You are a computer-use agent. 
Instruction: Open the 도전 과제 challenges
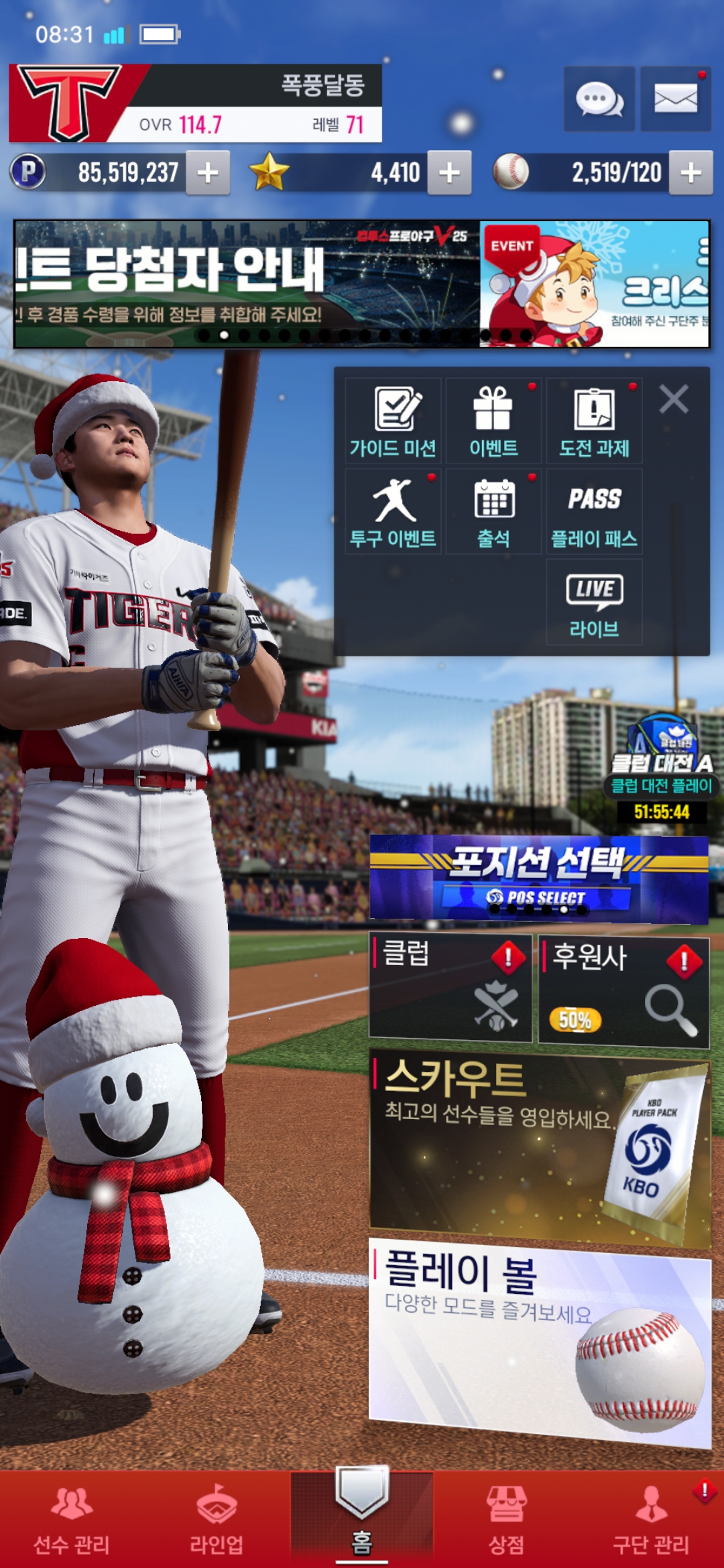594,421
